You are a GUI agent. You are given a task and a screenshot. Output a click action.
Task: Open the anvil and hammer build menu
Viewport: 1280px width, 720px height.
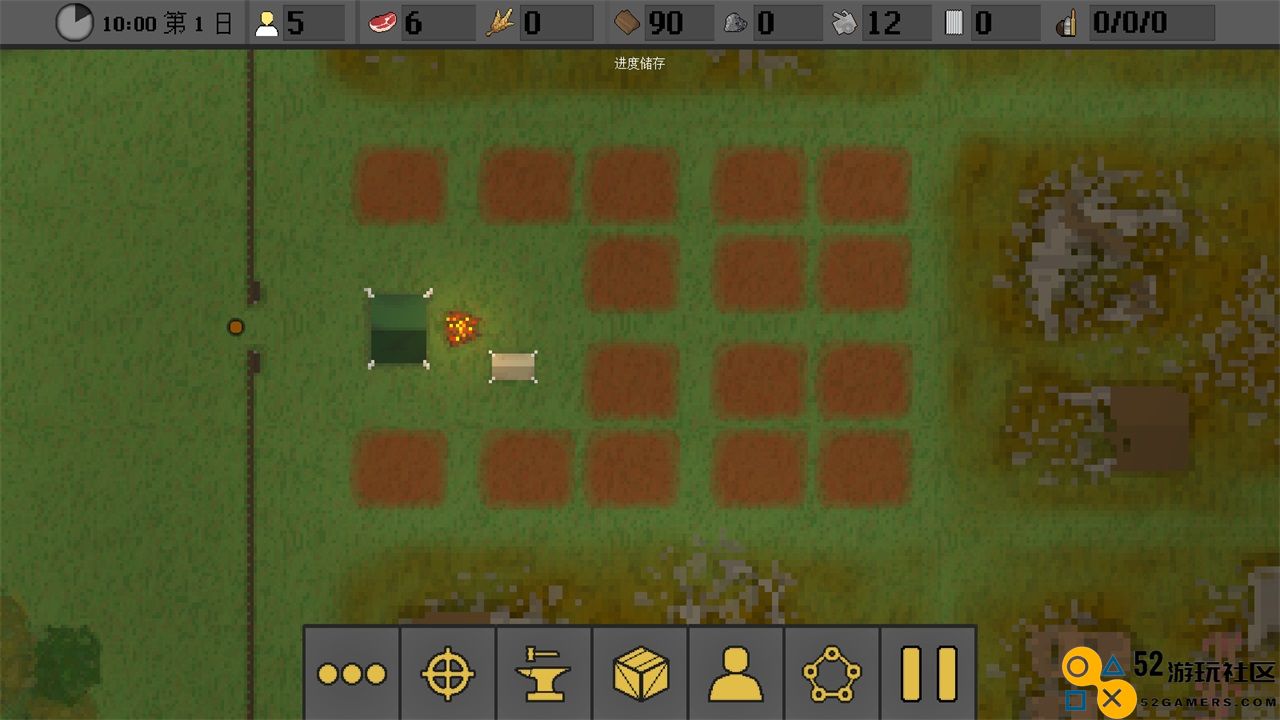pos(543,673)
